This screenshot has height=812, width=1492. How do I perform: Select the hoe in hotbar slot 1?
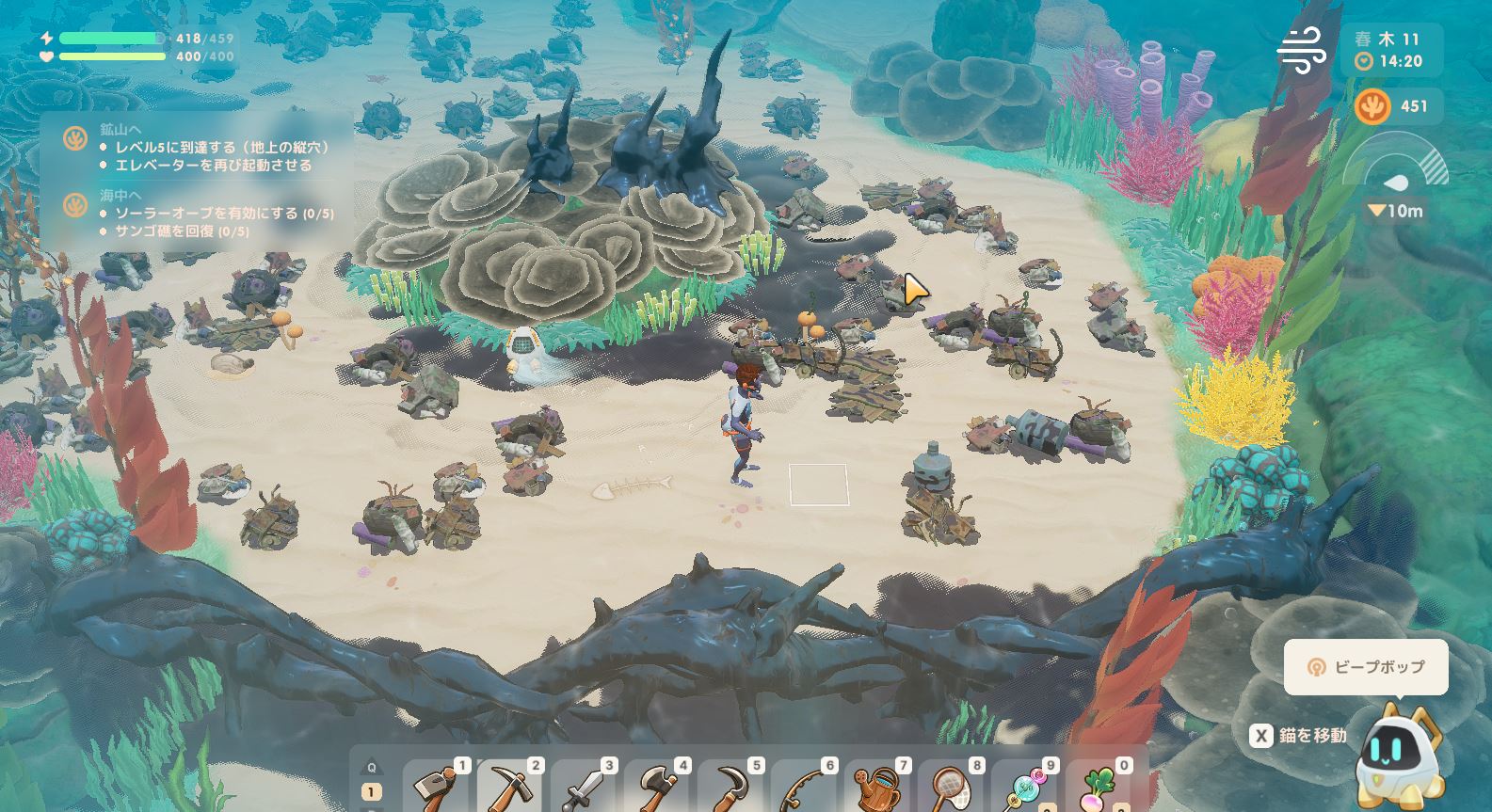(439, 787)
